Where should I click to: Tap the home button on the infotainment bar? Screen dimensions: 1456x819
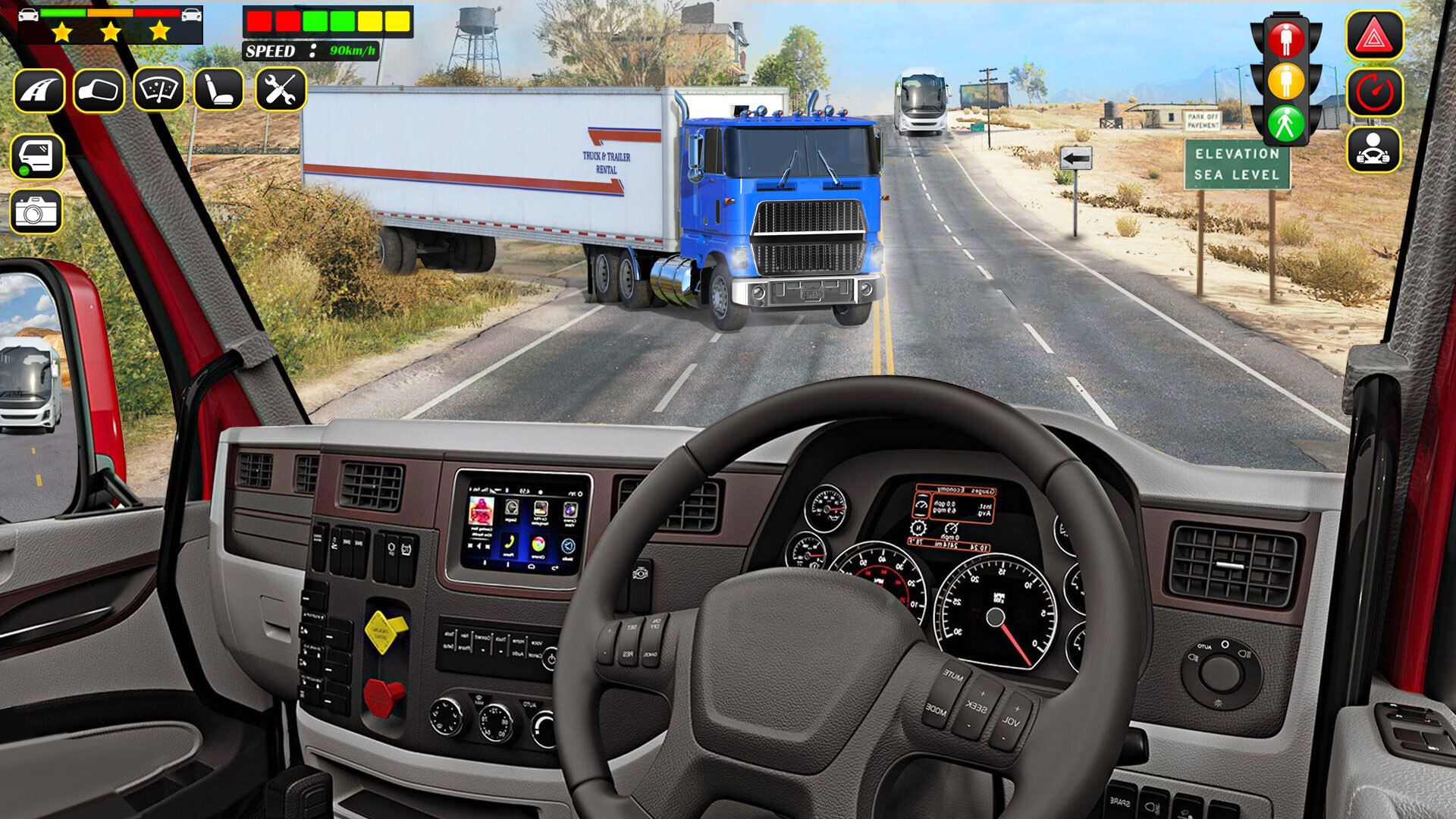coord(532,566)
